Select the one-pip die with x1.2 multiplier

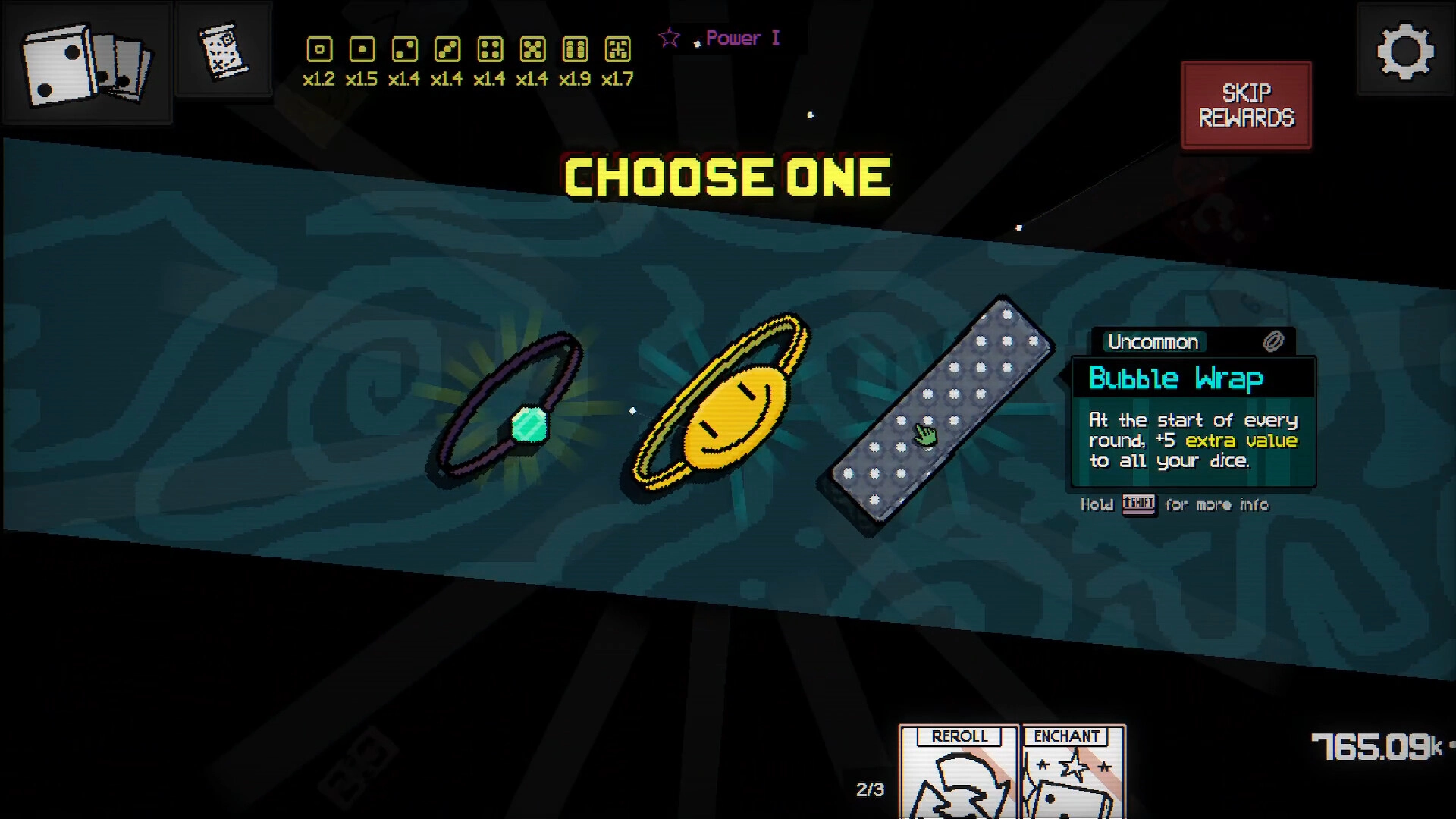319,50
